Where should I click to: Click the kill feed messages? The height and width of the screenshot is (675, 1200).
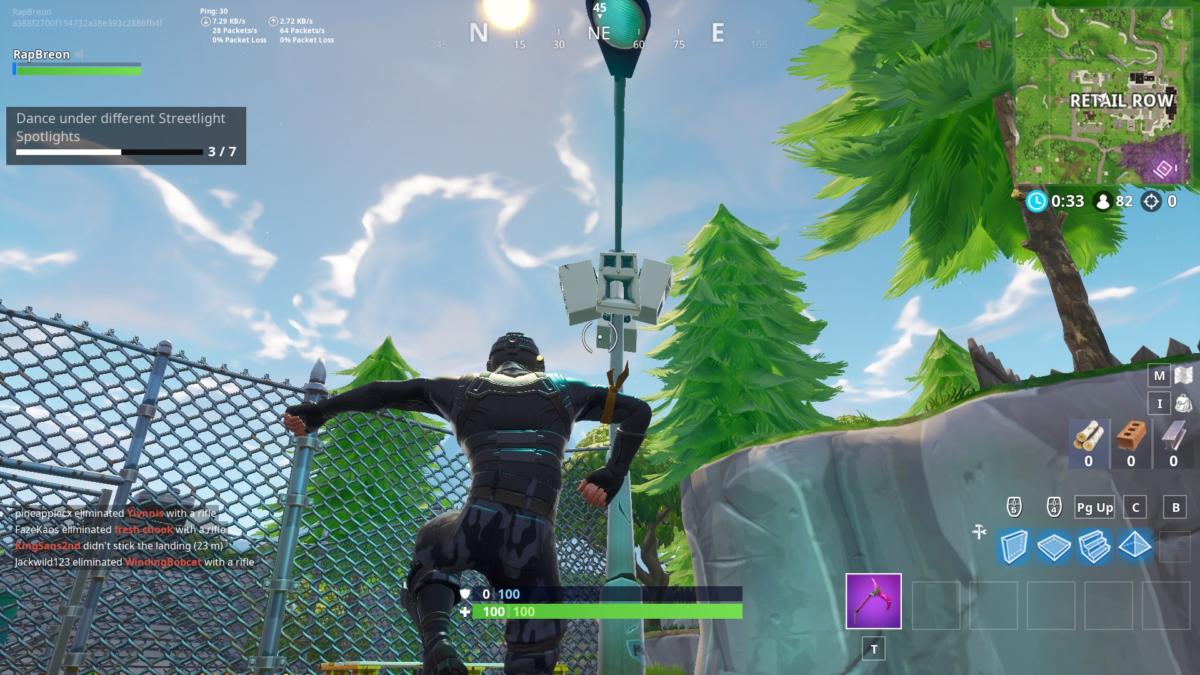click(x=135, y=538)
